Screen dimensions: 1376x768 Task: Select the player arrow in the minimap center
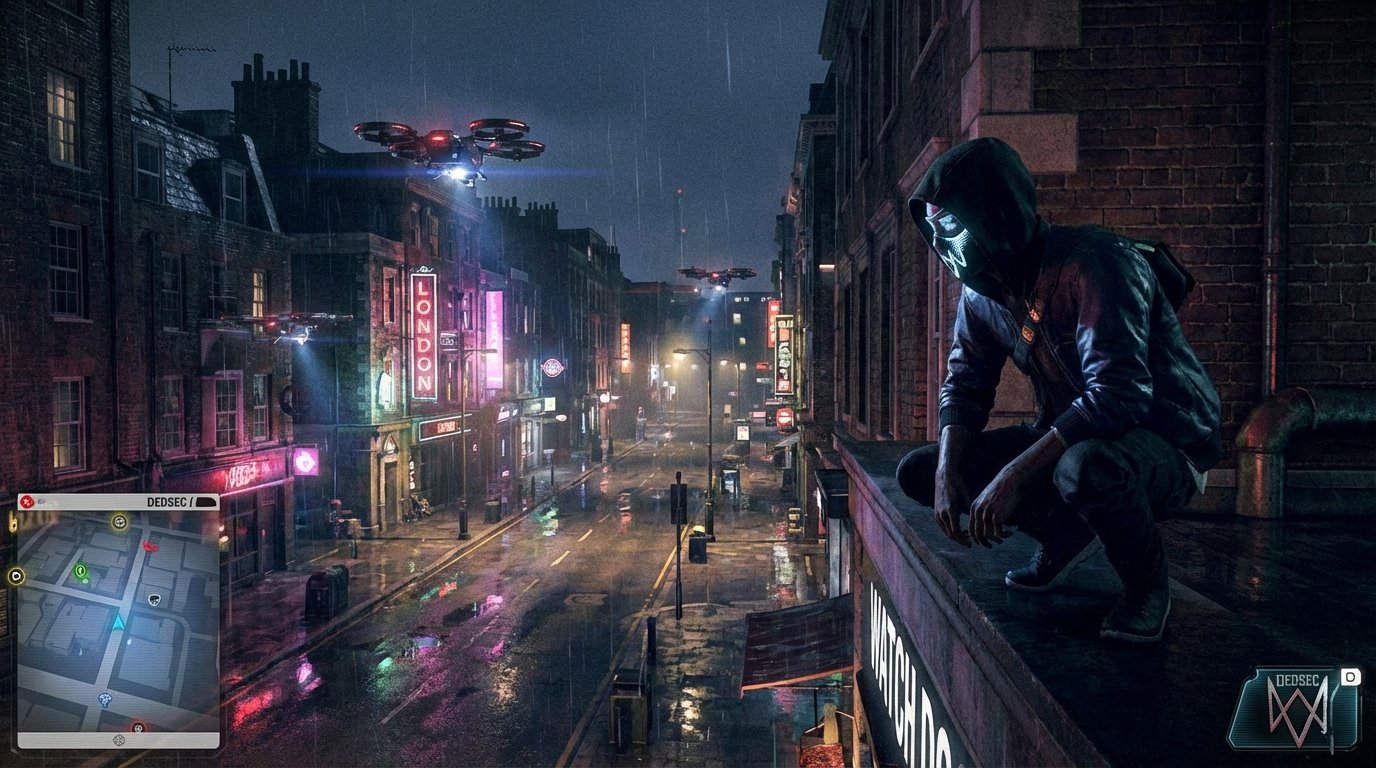pyautogui.click(x=119, y=621)
